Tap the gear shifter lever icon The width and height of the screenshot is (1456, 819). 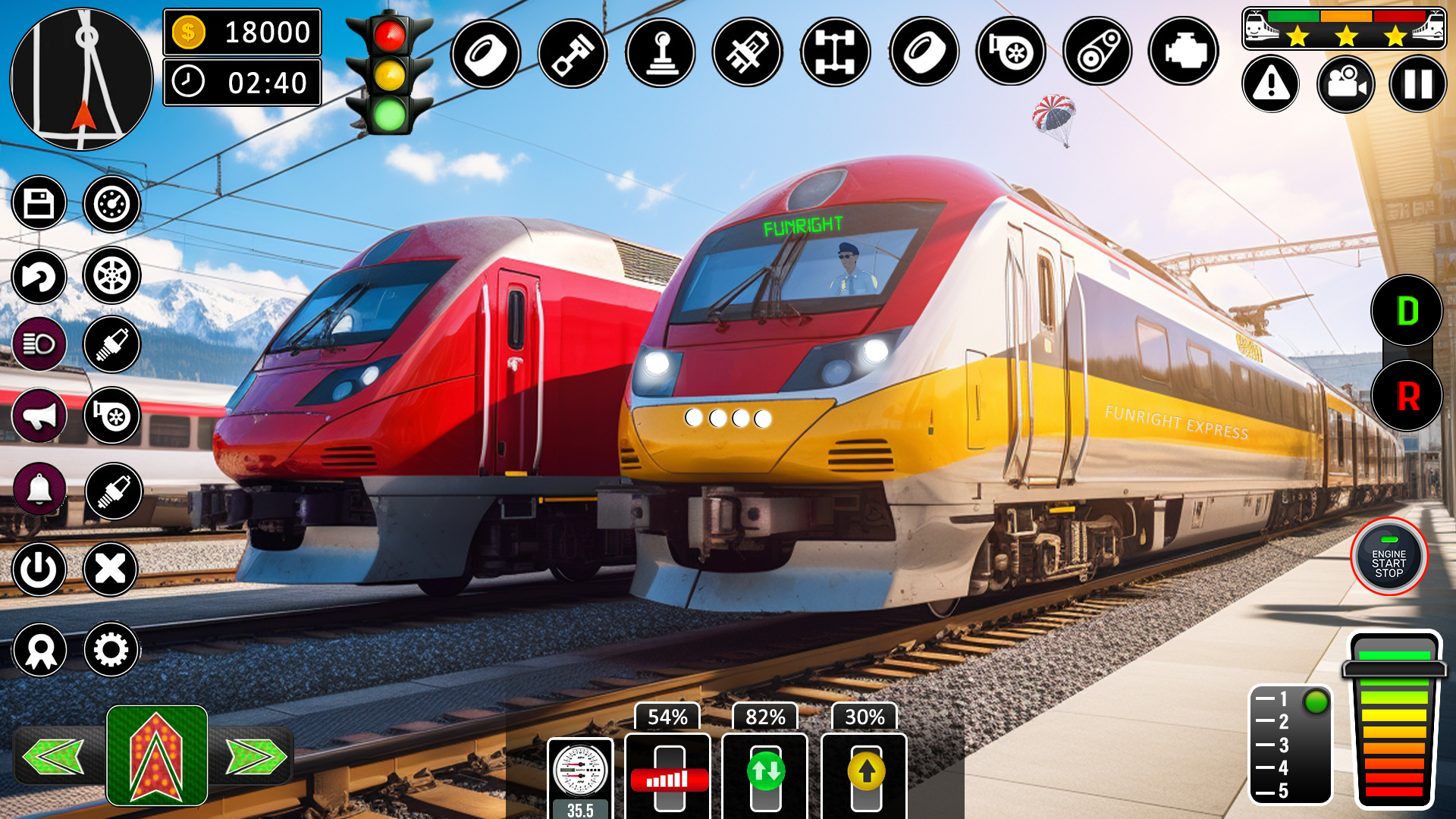pyautogui.click(x=661, y=50)
